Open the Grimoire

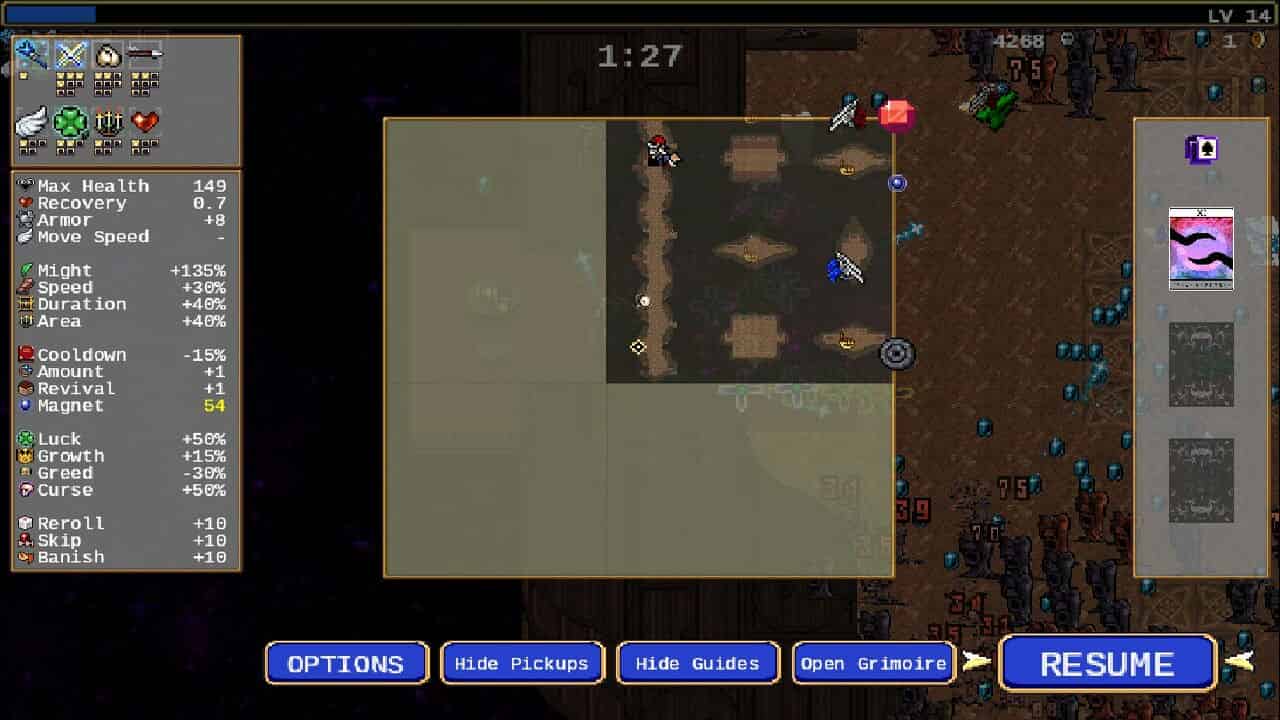[x=873, y=662]
